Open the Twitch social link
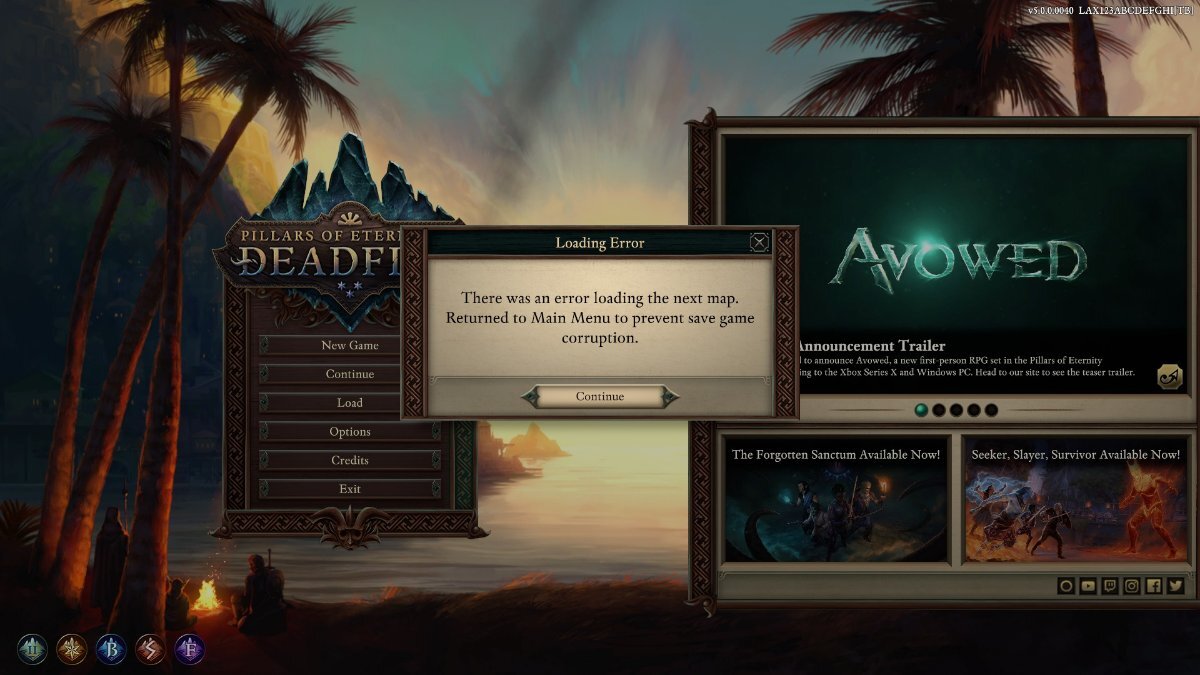This screenshot has height=675, width=1200. [1110, 586]
